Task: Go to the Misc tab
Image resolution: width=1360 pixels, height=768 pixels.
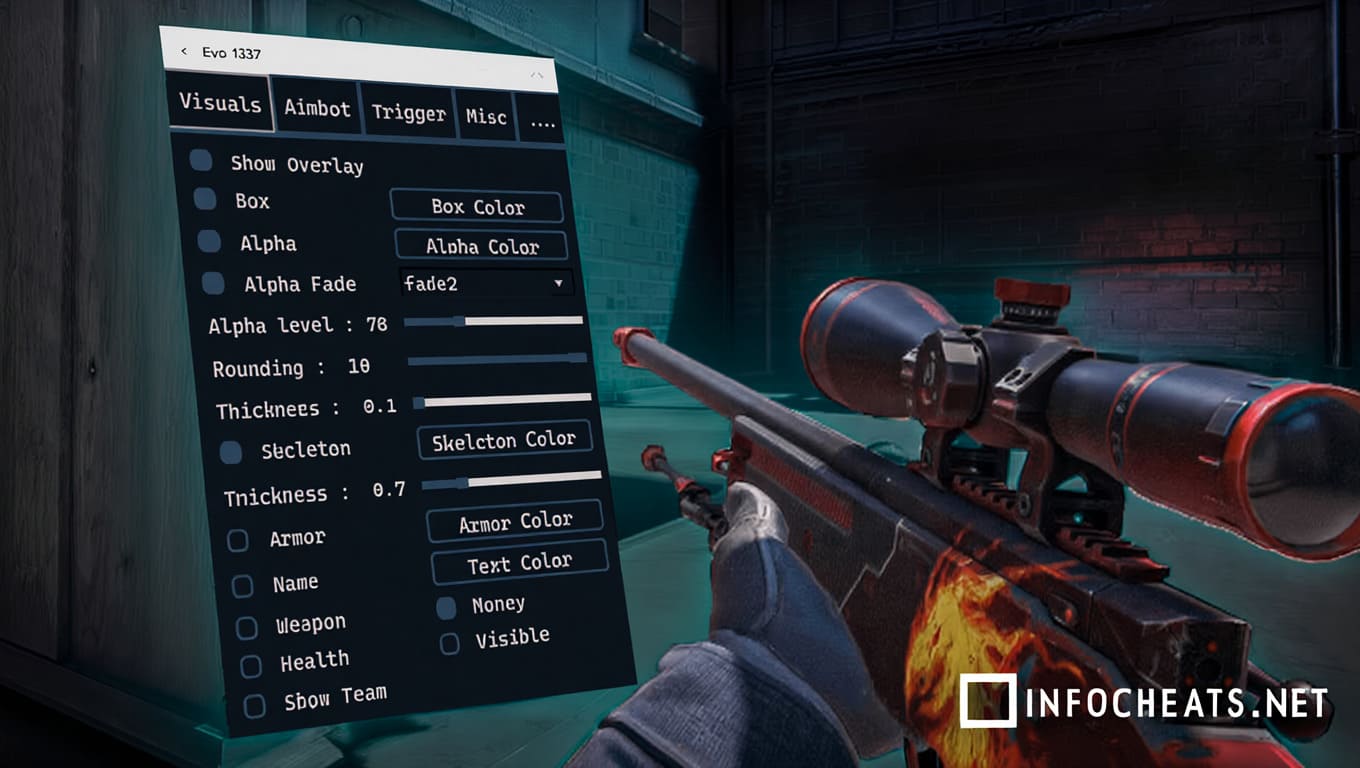Action: pos(486,117)
